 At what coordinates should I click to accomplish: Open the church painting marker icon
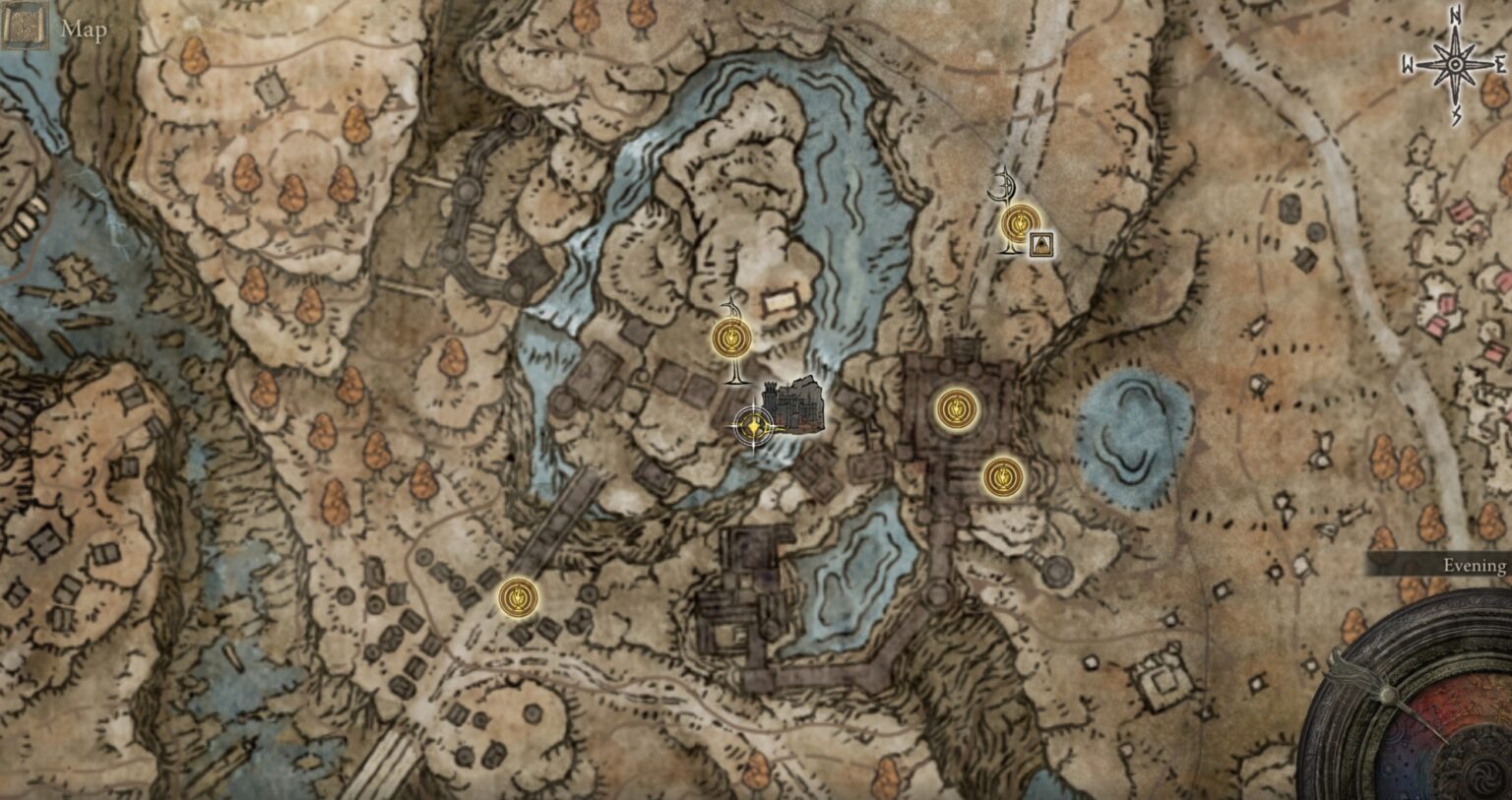point(1040,243)
